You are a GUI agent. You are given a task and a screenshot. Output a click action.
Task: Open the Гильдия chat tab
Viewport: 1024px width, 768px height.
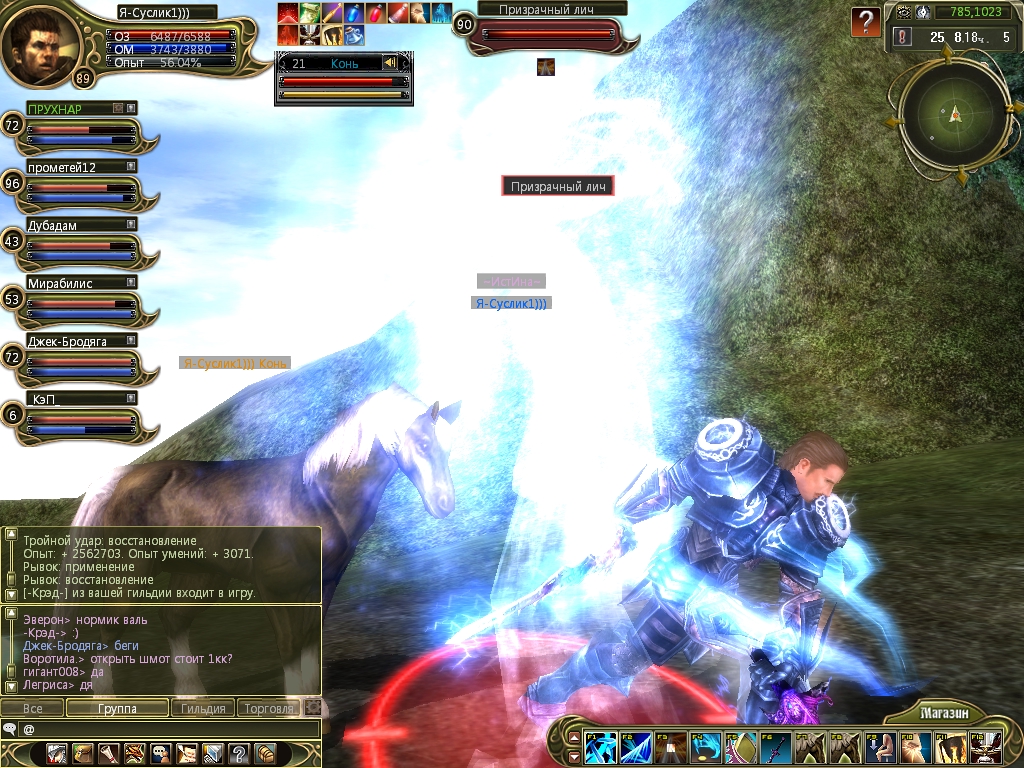tap(203, 708)
